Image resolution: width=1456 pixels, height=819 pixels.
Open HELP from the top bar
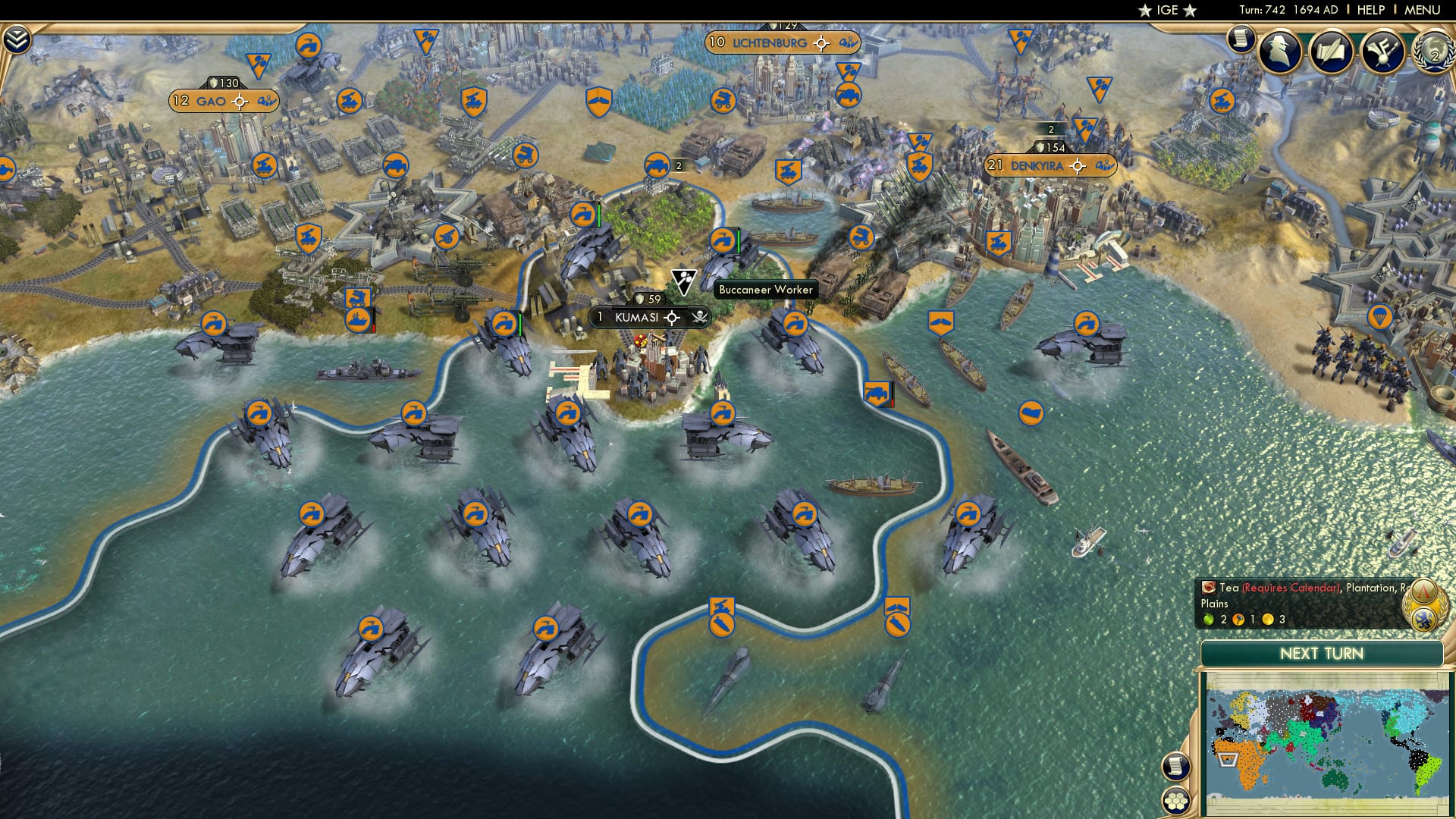pyautogui.click(x=1373, y=11)
